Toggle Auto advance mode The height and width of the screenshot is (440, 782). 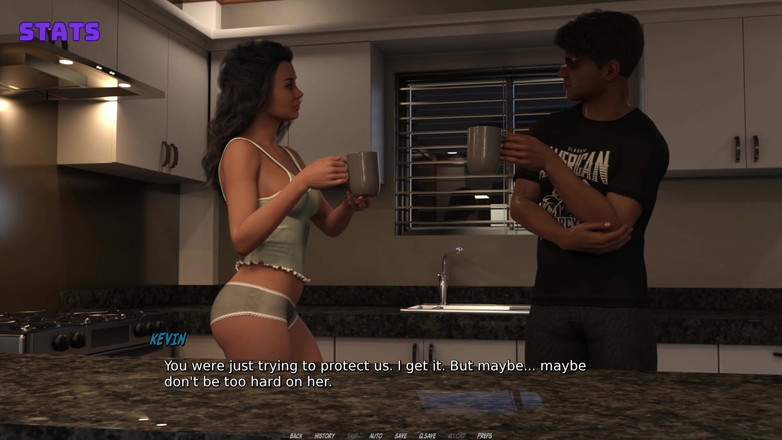tap(376, 436)
